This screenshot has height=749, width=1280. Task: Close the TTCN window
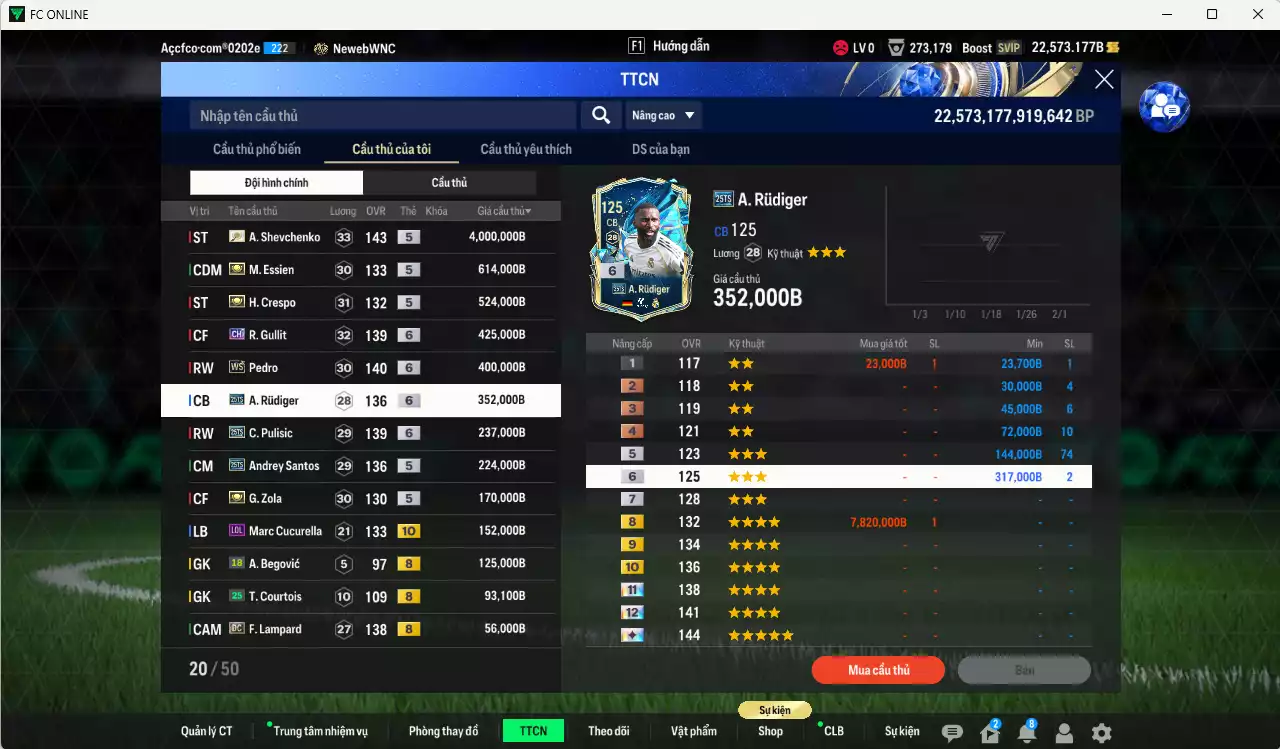[1104, 80]
